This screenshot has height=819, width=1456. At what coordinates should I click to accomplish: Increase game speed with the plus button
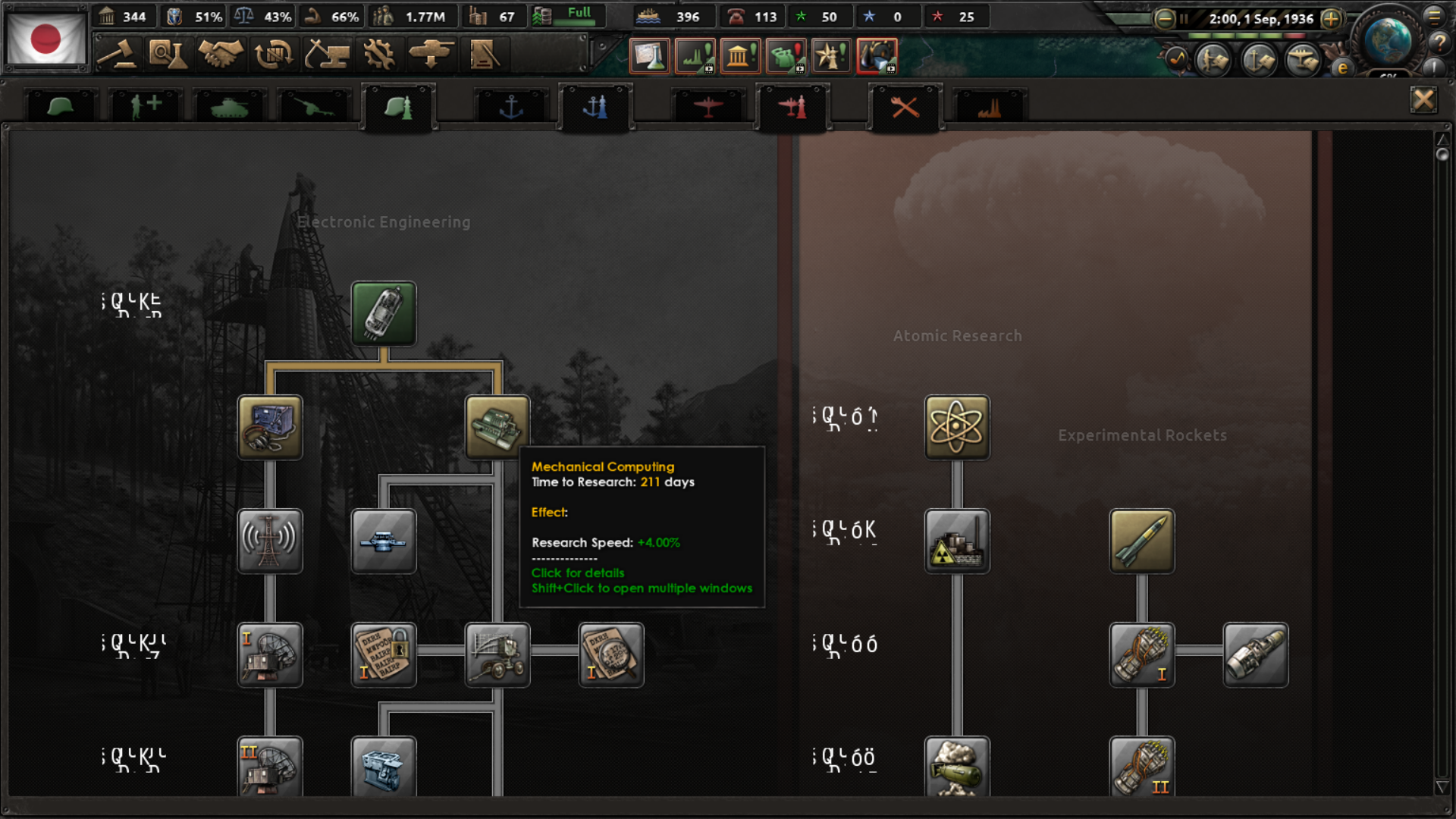point(1331,19)
